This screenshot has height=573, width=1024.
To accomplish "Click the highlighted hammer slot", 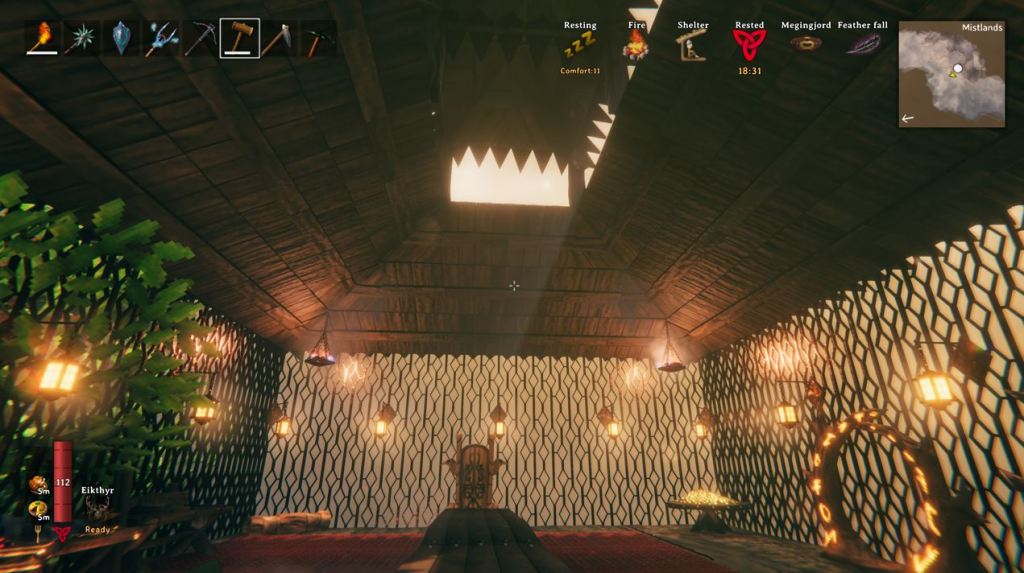I will (240, 38).
